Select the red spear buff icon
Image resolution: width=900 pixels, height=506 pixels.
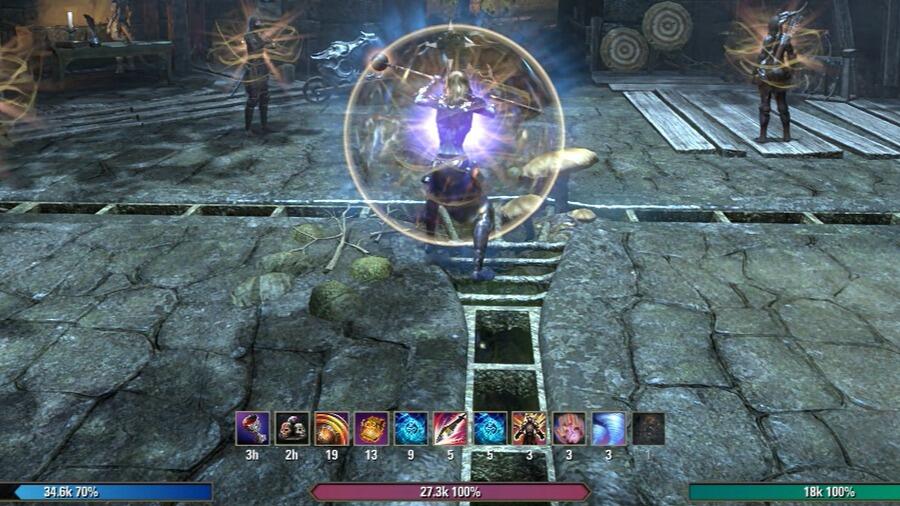[x=450, y=428]
